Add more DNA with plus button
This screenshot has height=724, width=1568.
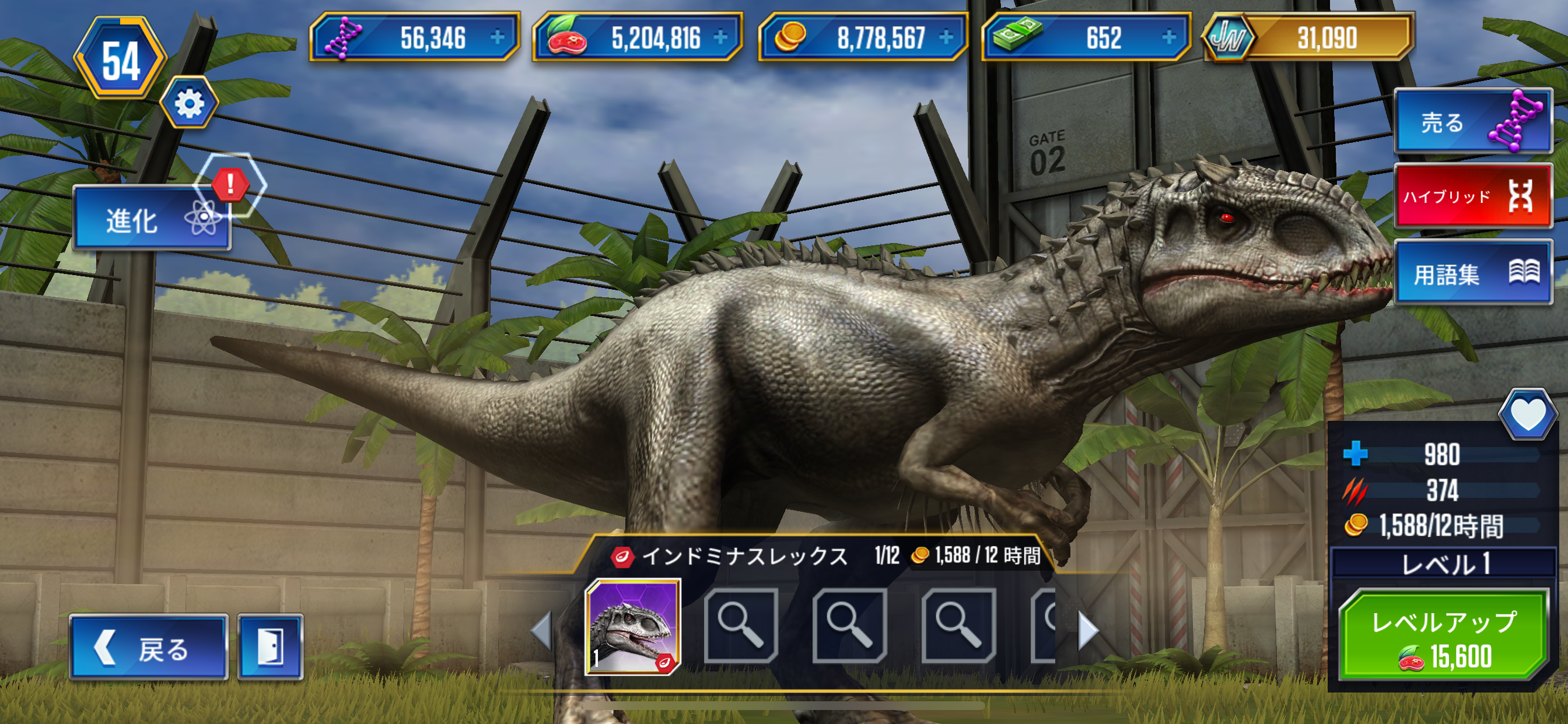tap(498, 38)
